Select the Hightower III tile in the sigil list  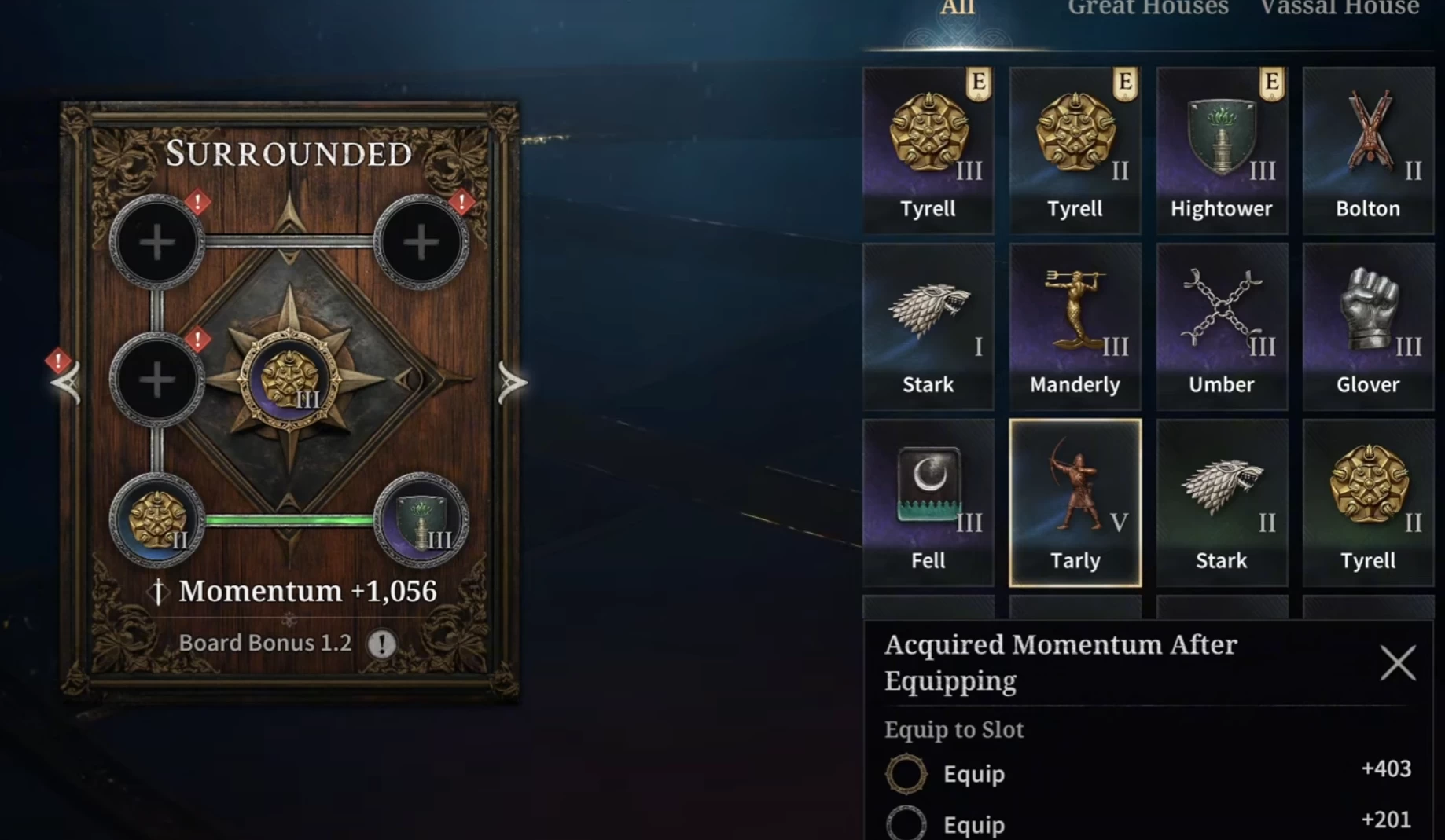1221,150
